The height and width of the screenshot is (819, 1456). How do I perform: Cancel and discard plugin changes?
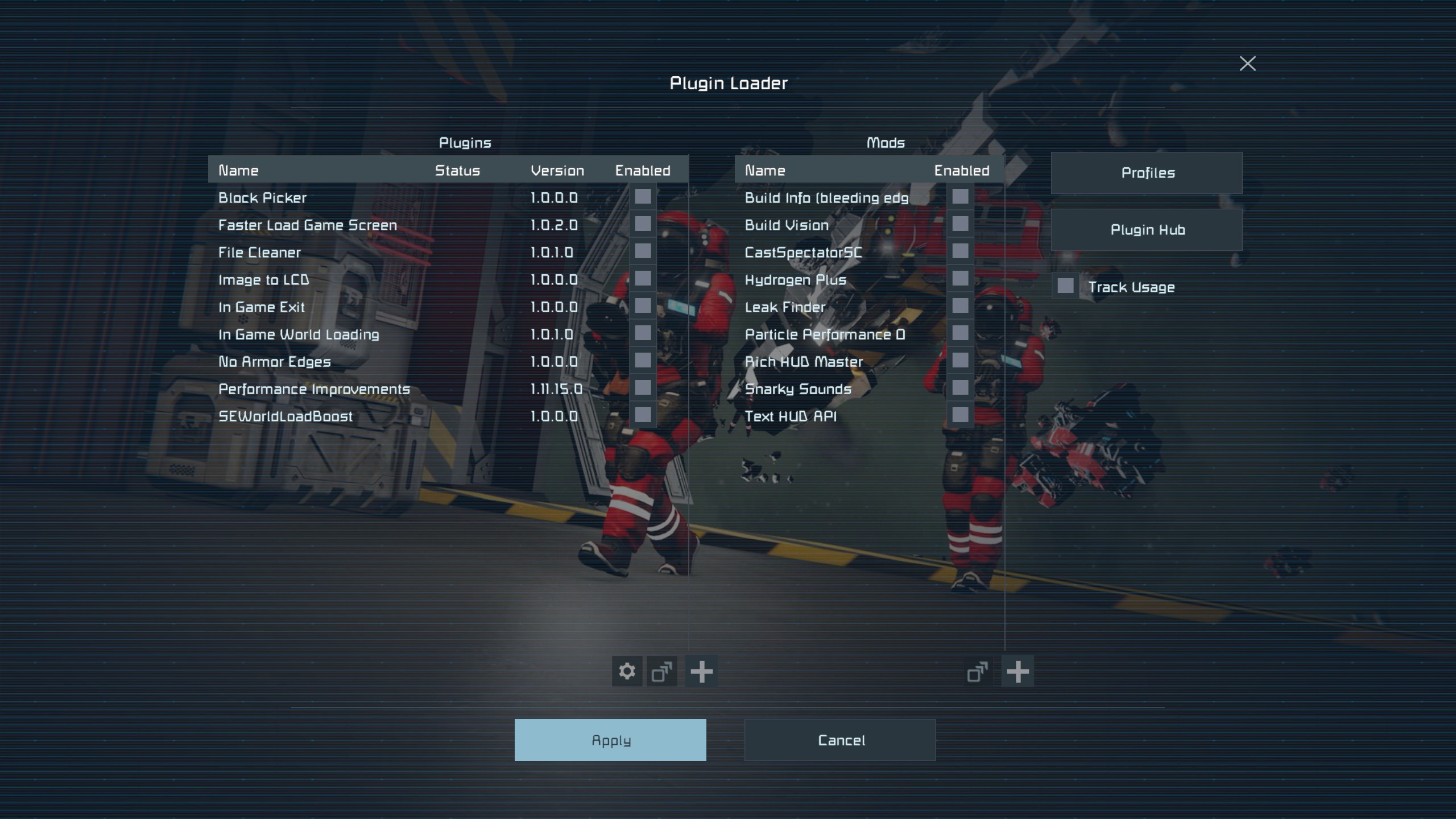(x=840, y=740)
